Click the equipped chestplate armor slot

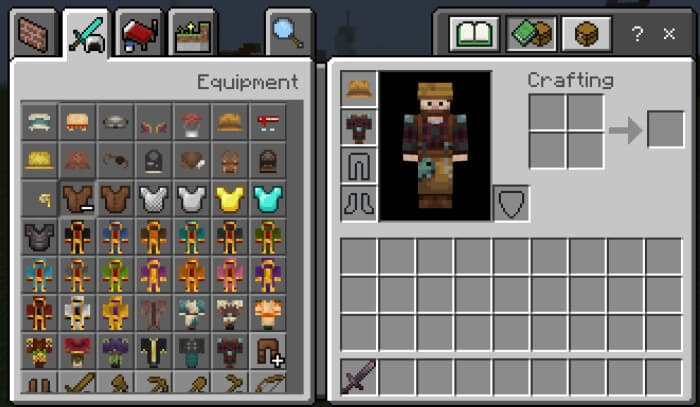[x=359, y=127]
